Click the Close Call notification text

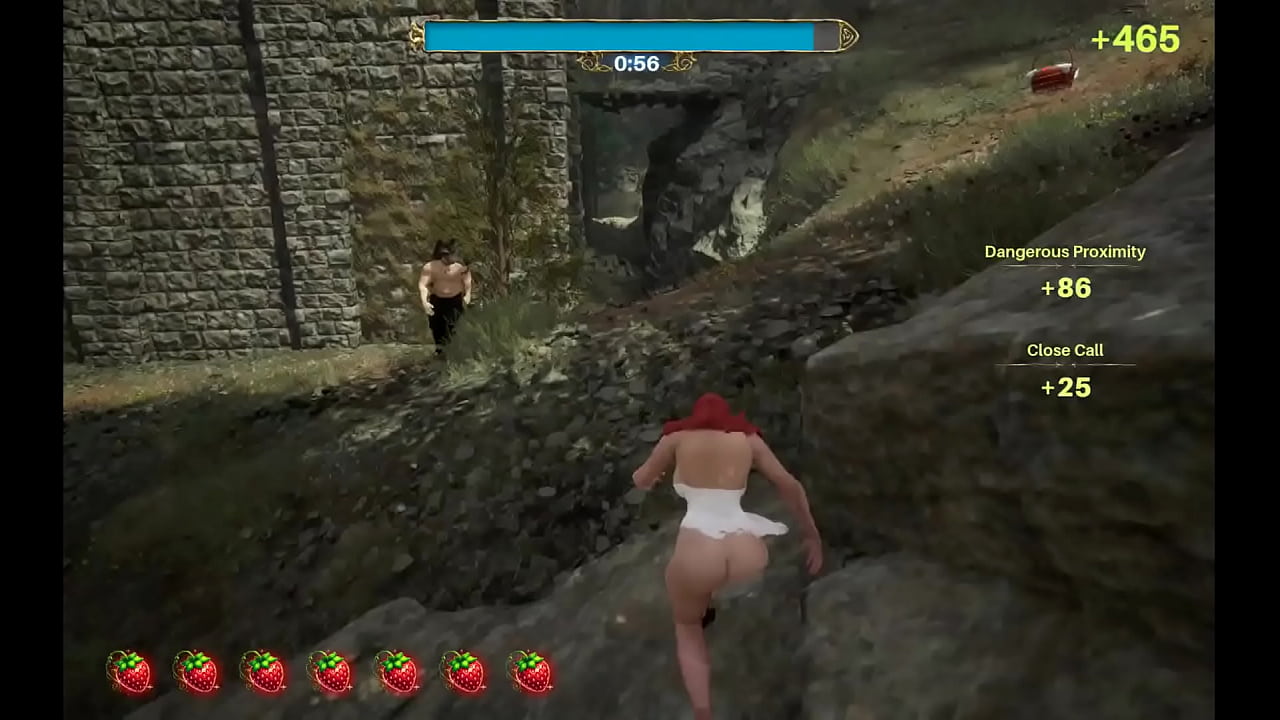[1064, 350]
